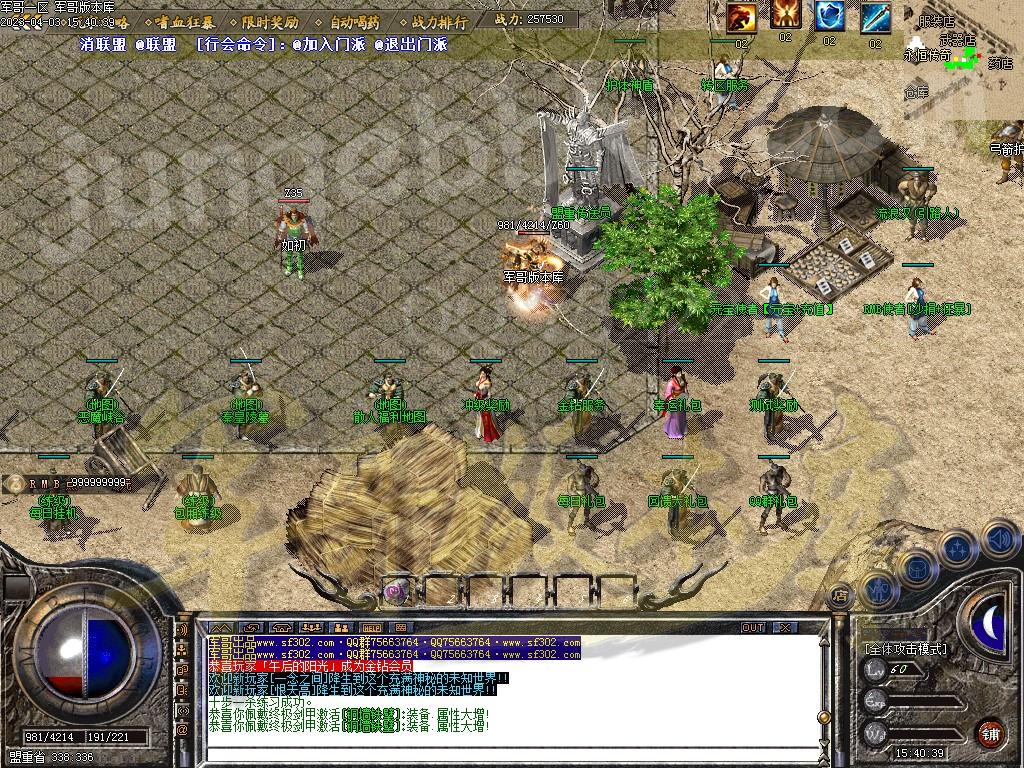Open the 嗜血狂暴 menu
This screenshot has height=768, width=1024.
pyautogui.click(x=183, y=21)
